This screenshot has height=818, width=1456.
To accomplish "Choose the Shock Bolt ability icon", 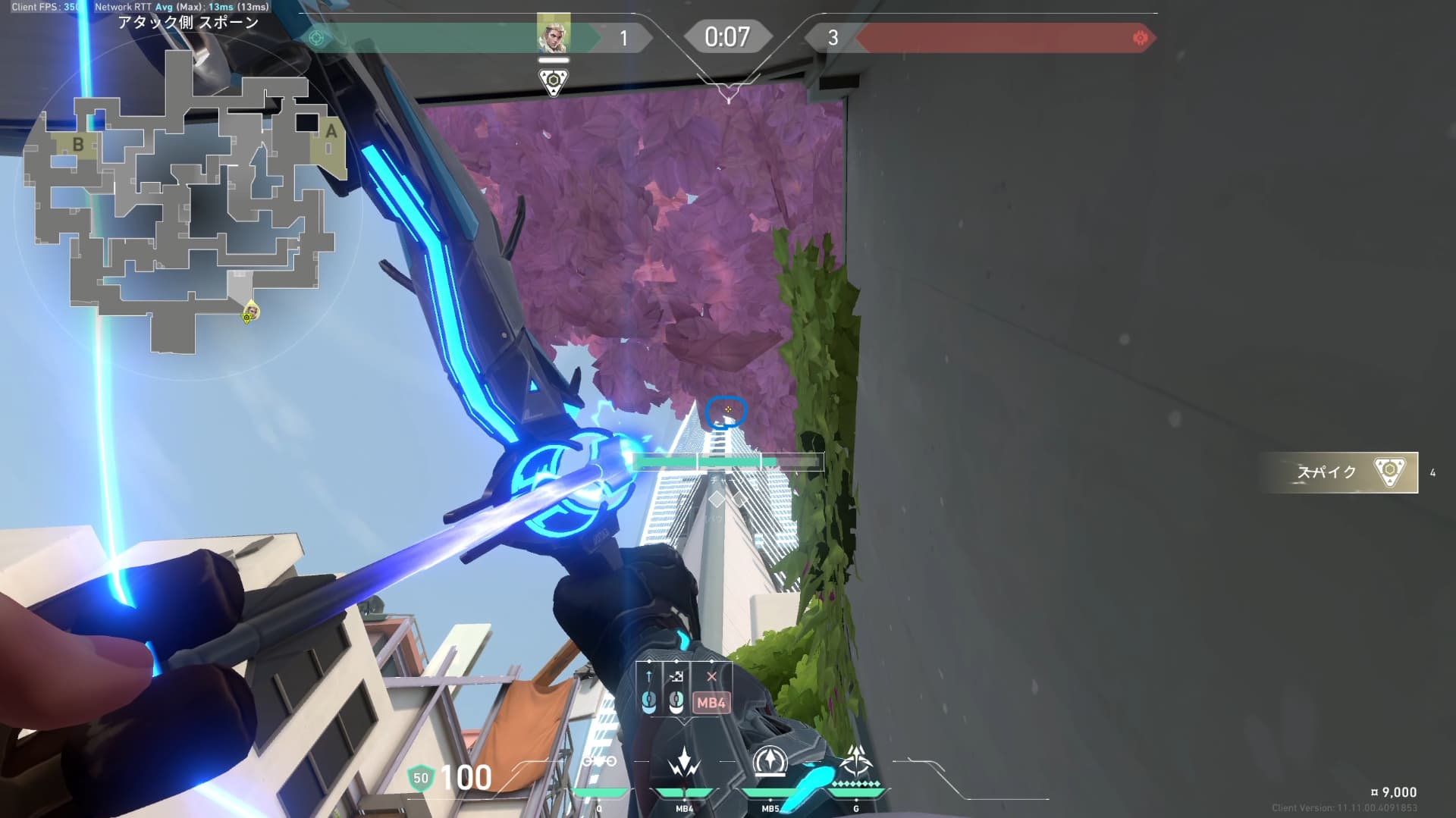I will (x=684, y=762).
